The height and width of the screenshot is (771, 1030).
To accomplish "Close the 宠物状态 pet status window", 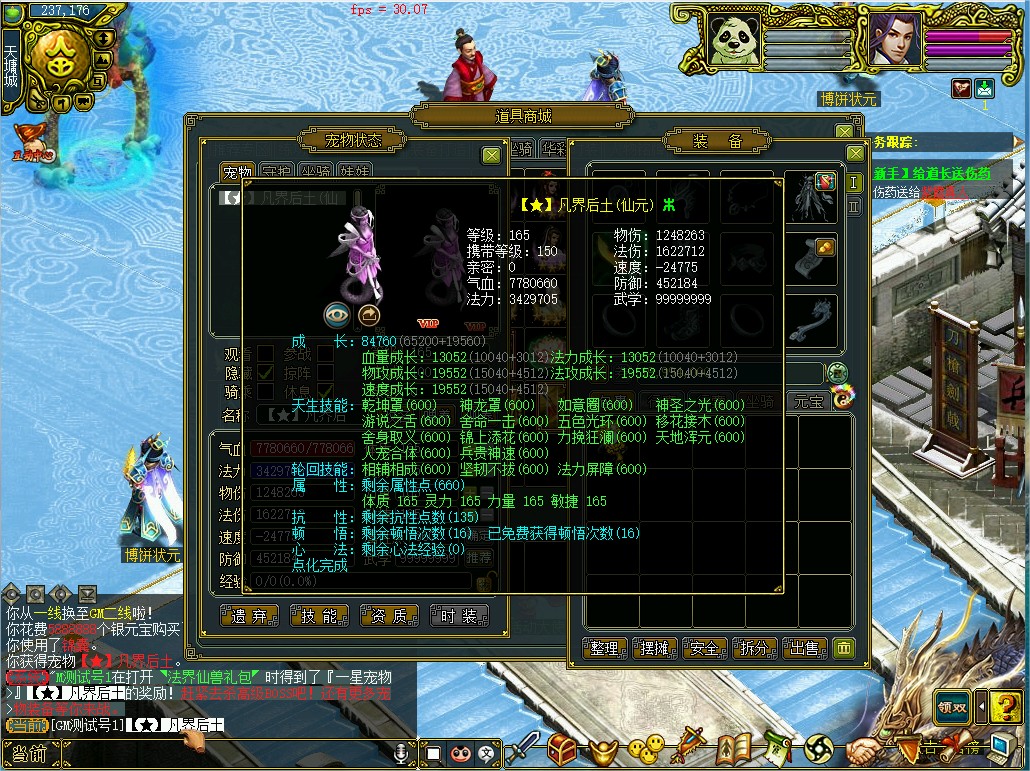I will tap(491, 155).
